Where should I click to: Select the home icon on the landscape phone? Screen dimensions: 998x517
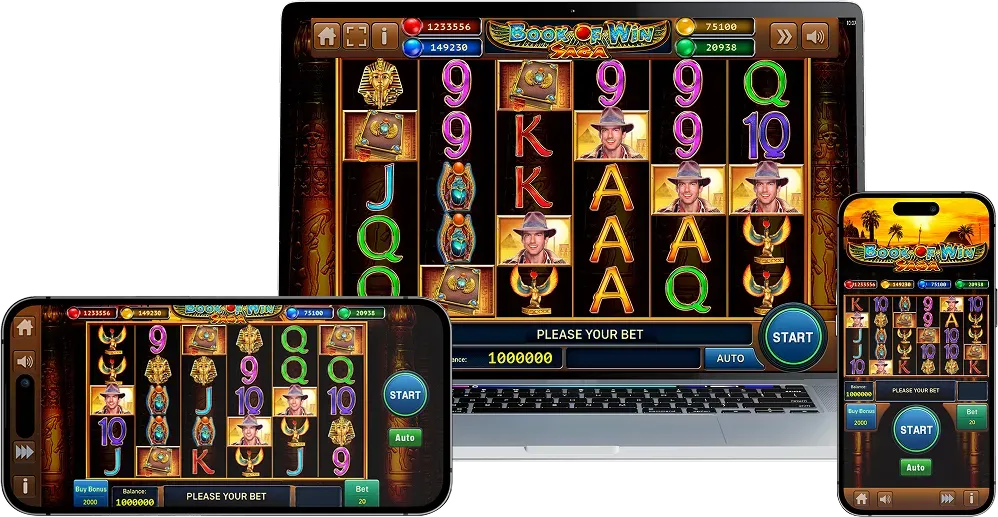25,327
